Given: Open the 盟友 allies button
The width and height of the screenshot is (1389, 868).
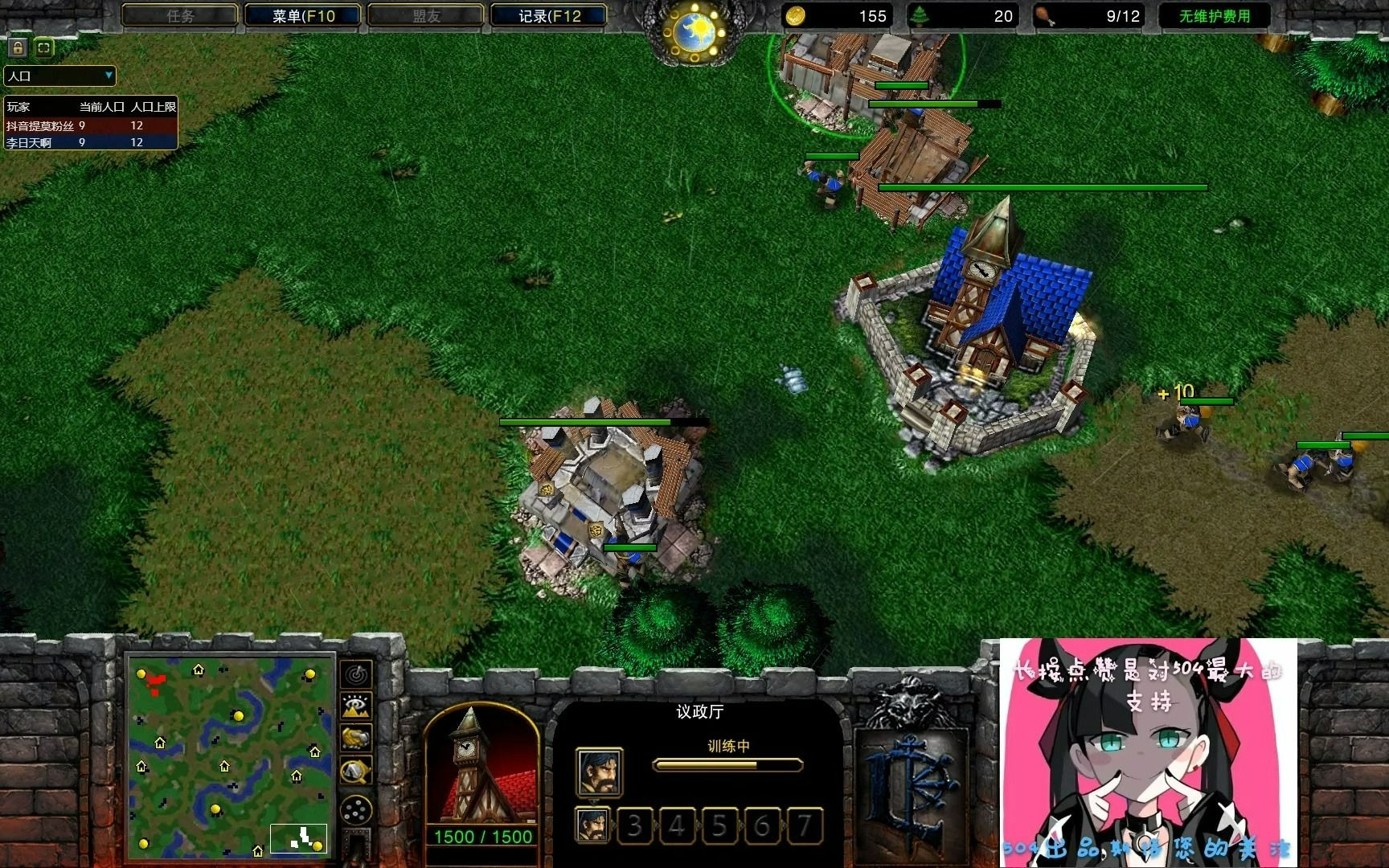Looking at the screenshot, I should [x=426, y=15].
